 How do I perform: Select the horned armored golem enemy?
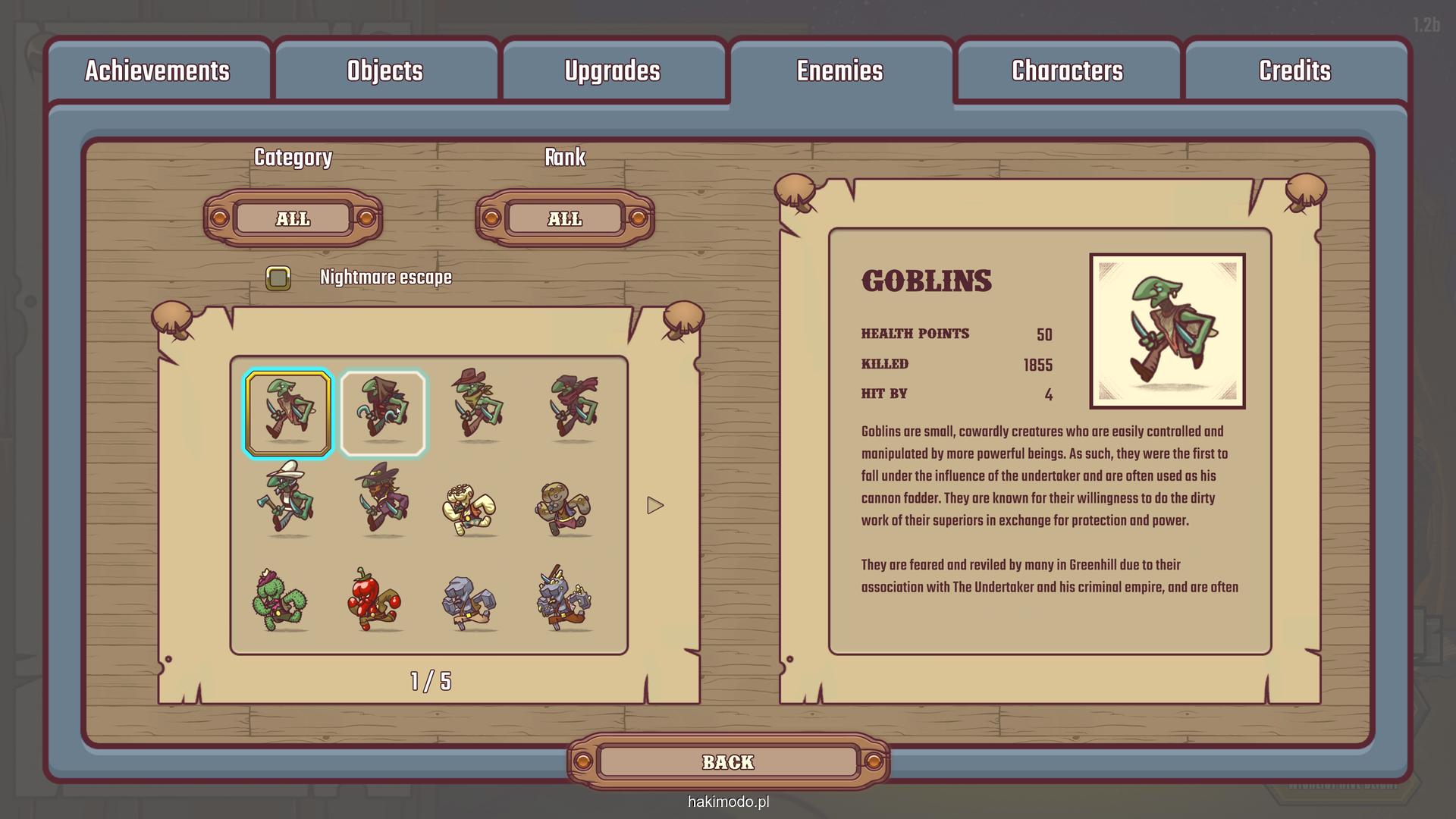[565, 601]
